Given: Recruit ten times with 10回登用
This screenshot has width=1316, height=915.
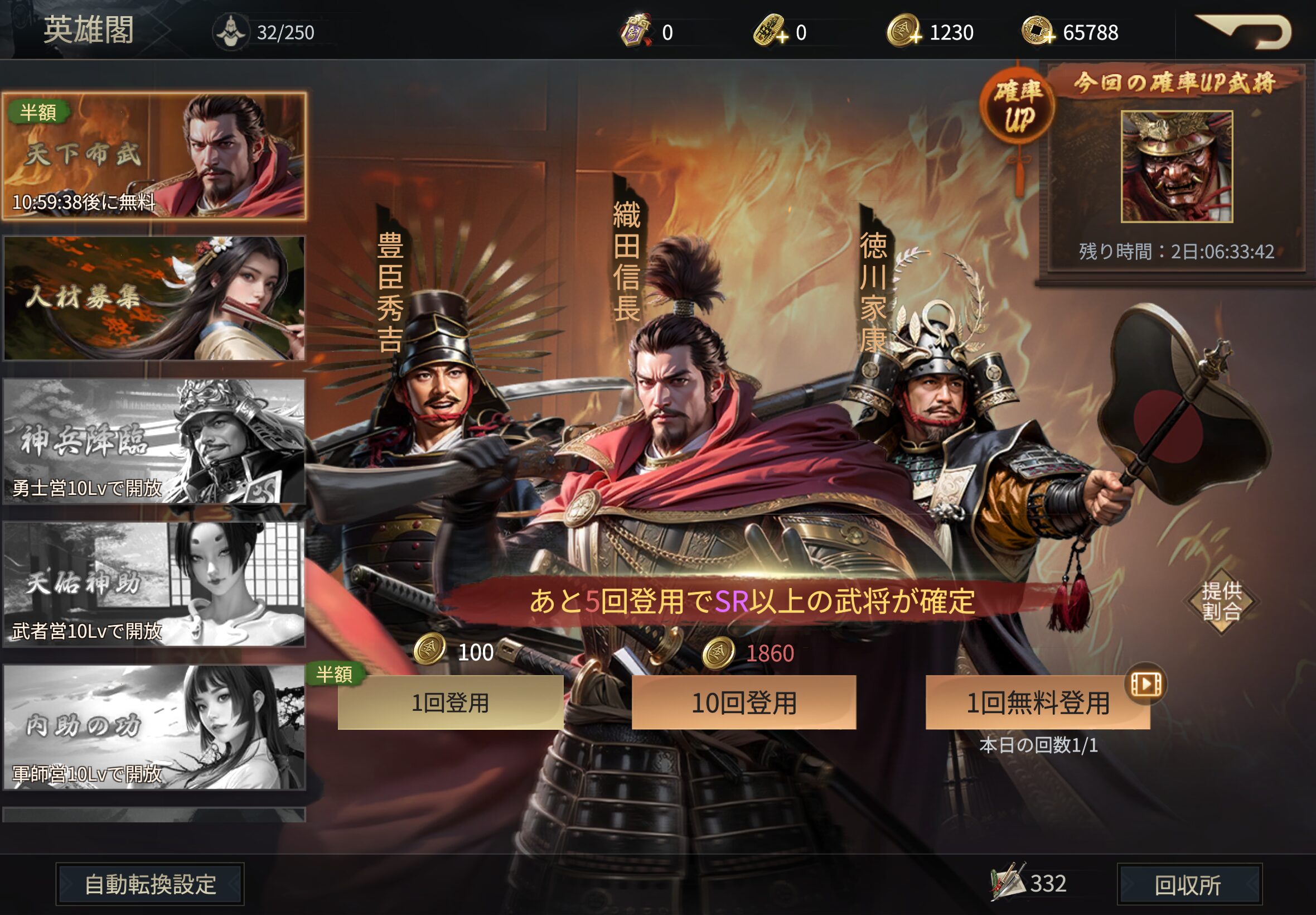Looking at the screenshot, I should pyautogui.click(x=744, y=702).
